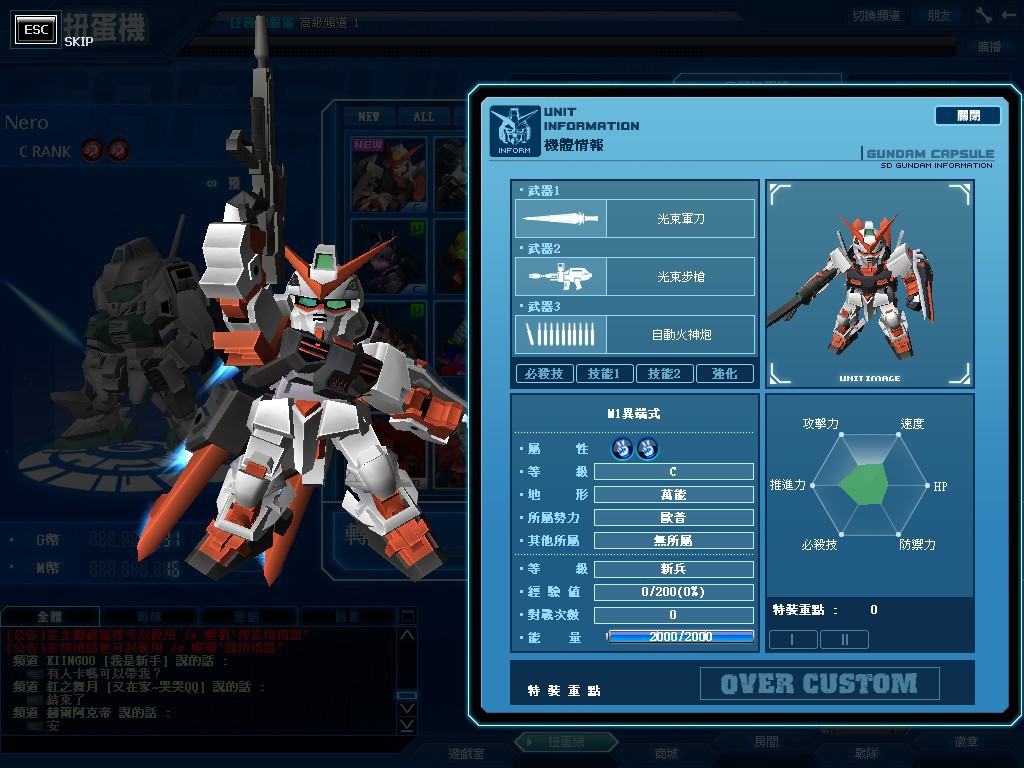
Task: Open the 徽章 badge menu
Action: coord(966,742)
